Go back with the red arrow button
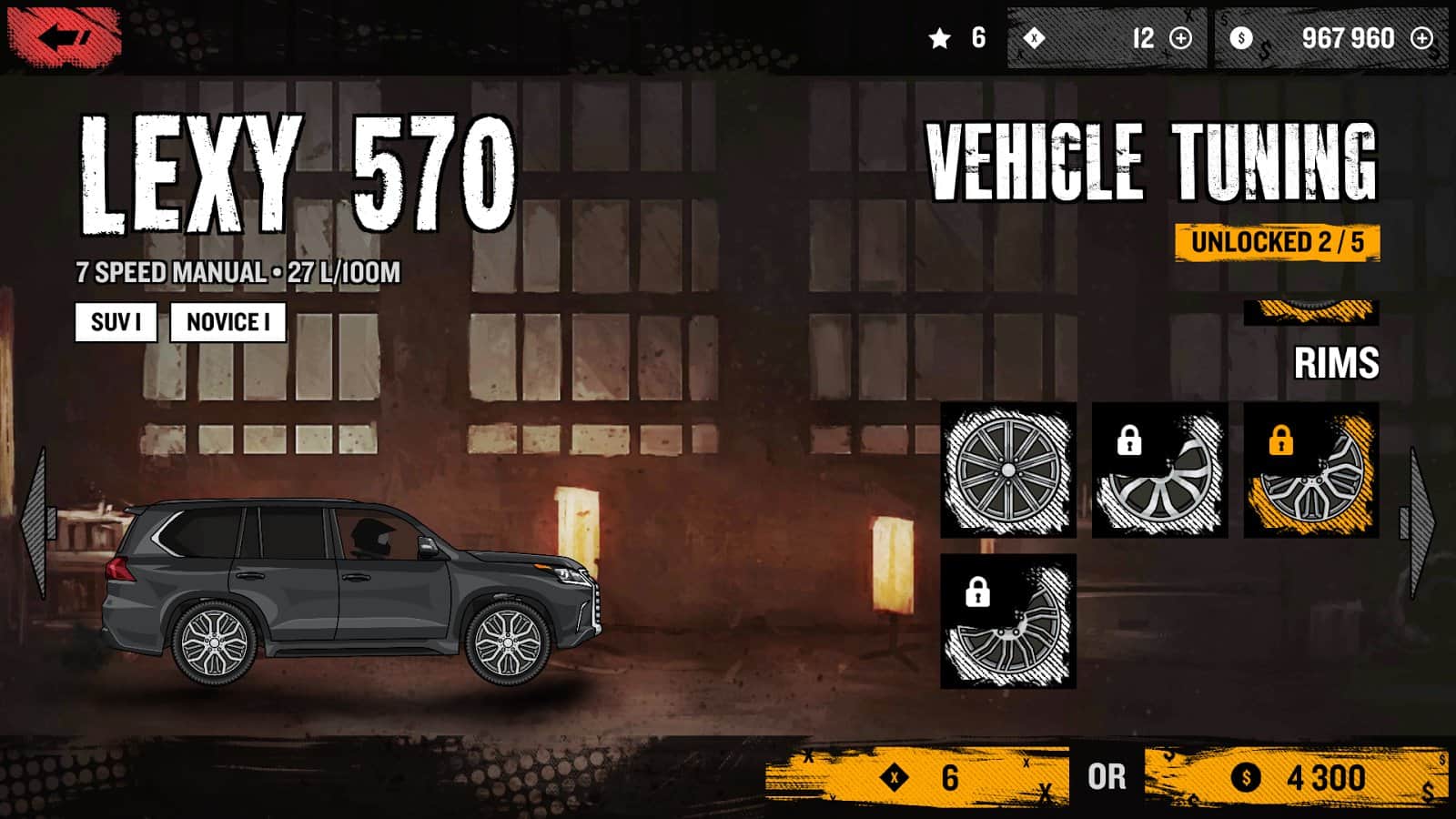Image resolution: width=1456 pixels, height=819 pixels. (x=64, y=38)
